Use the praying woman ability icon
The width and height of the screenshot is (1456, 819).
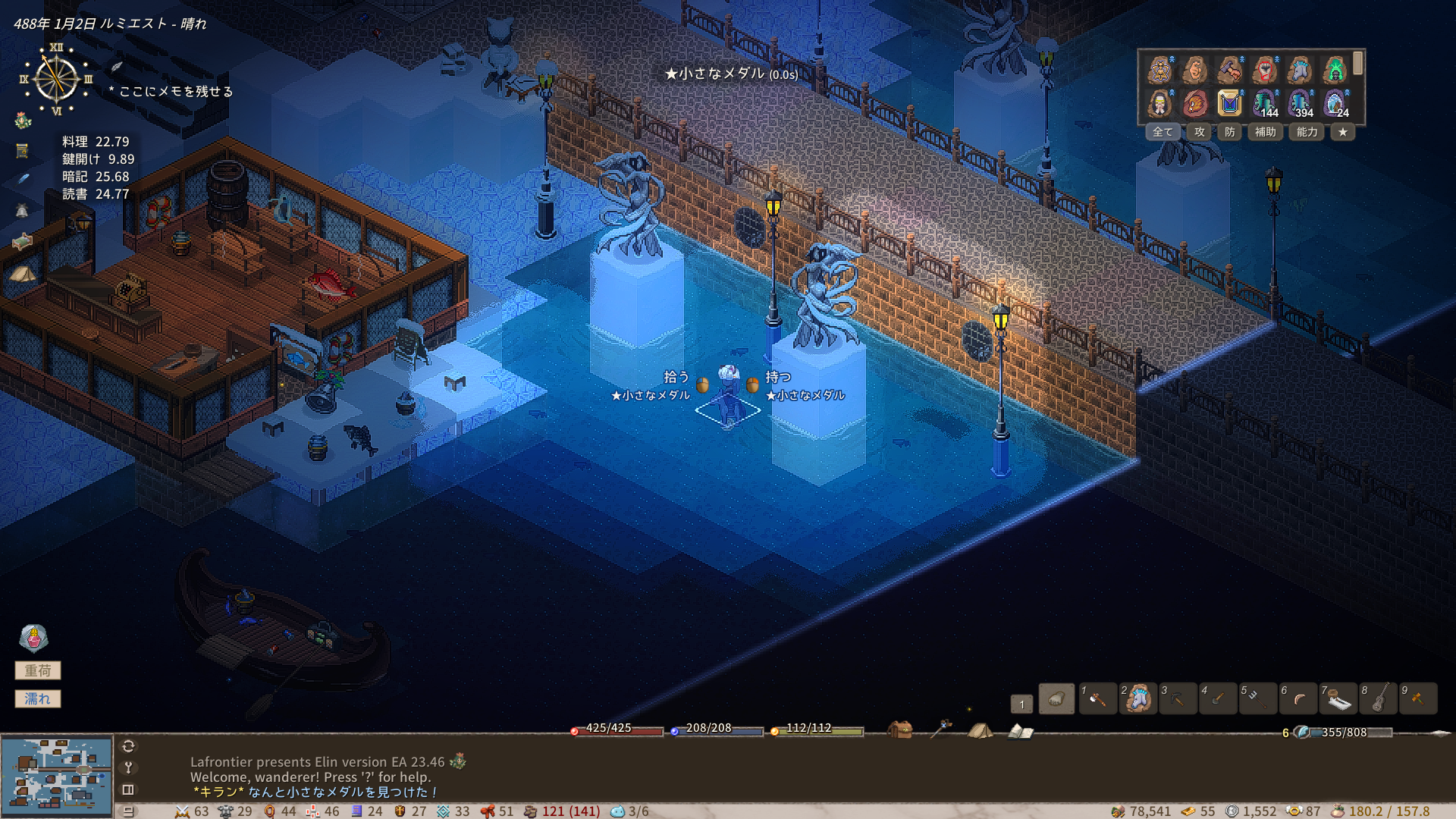tap(1159, 102)
